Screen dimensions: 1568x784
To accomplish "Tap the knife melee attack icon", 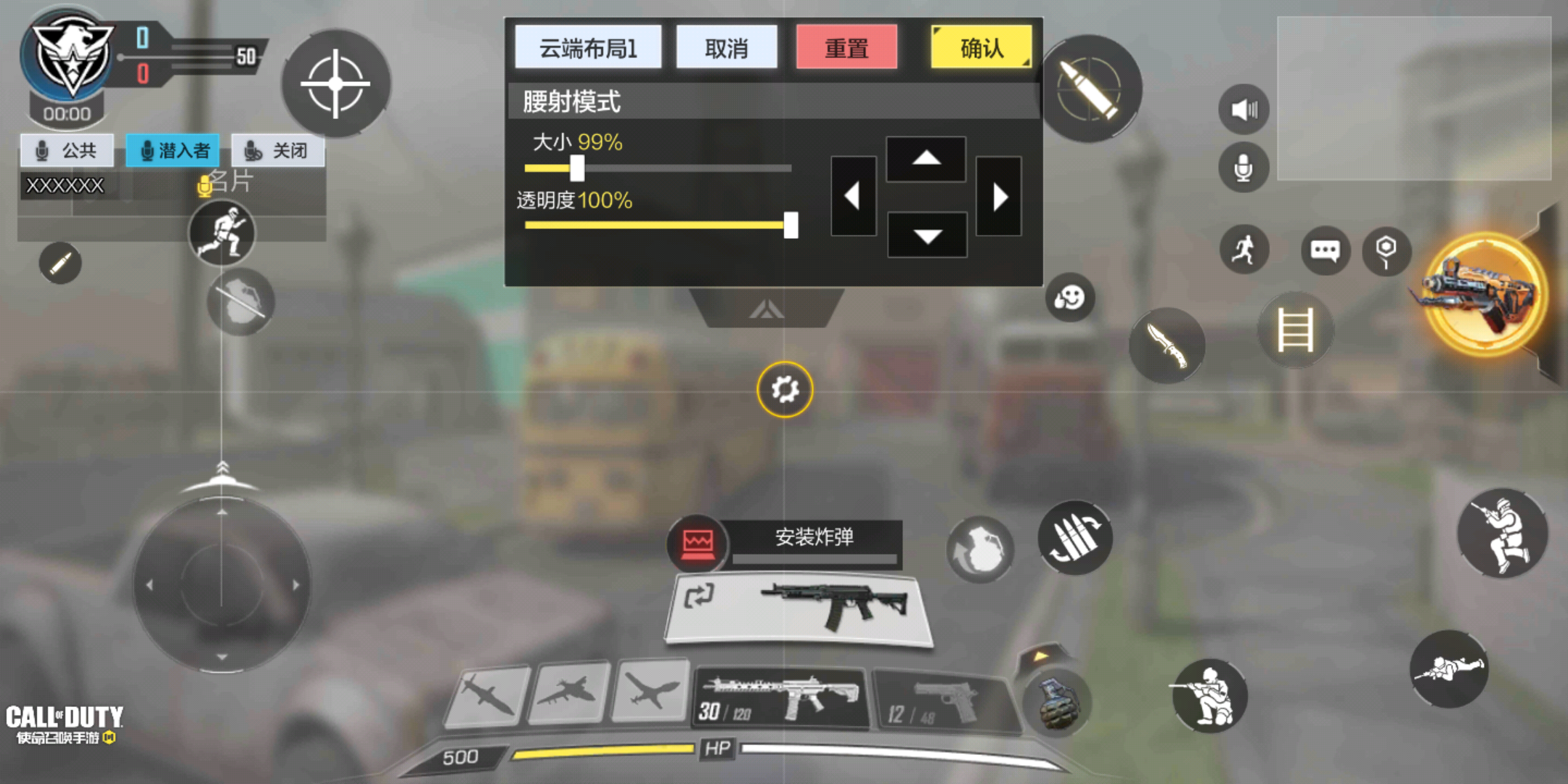I will (x=1168, y=345).
